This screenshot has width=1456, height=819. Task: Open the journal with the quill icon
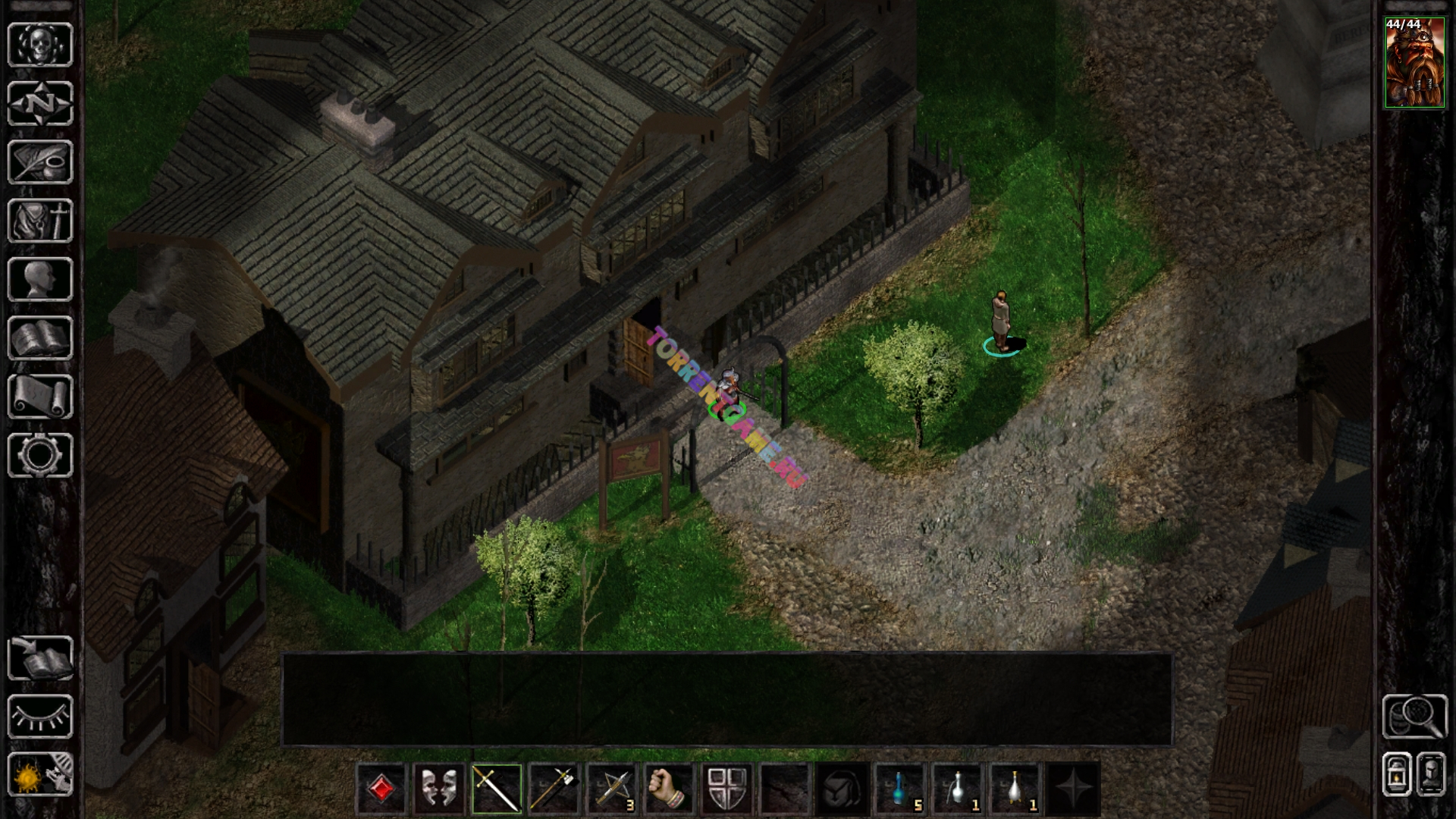pyautogui.click(x=40, y=162)
